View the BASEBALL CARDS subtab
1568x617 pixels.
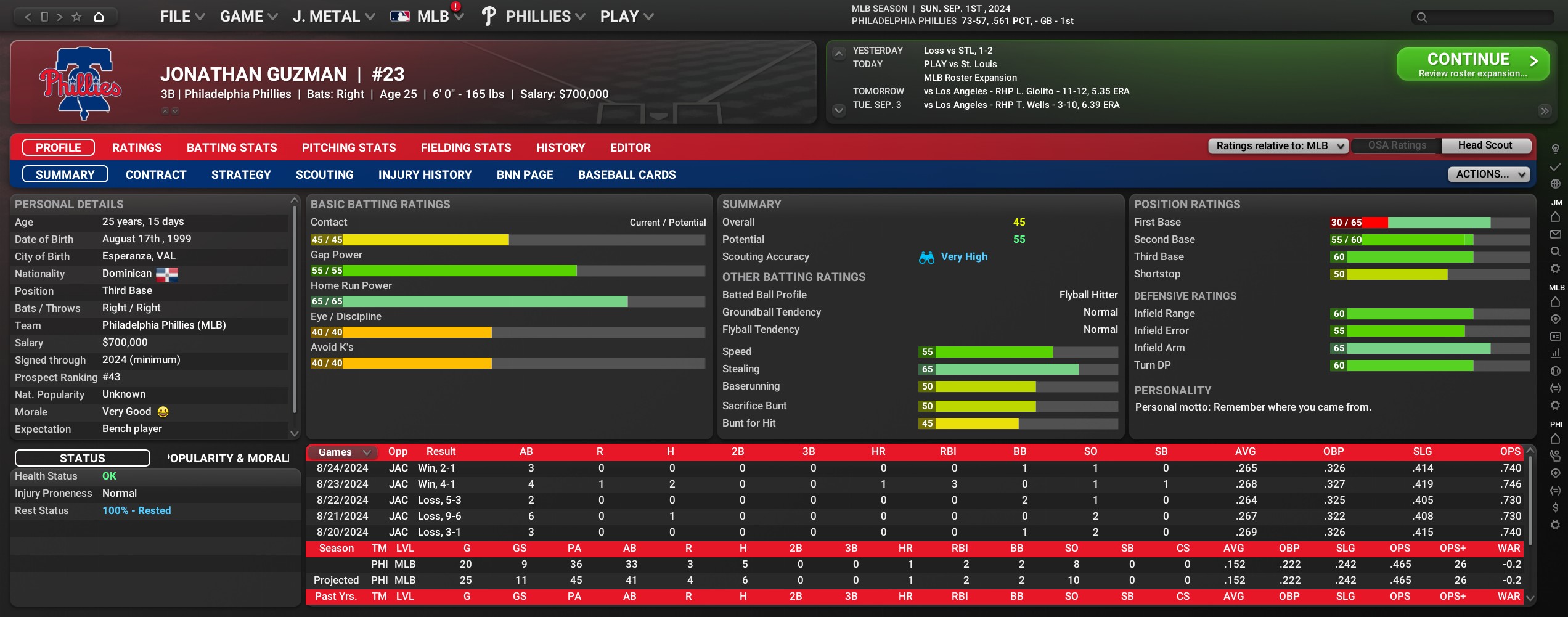pos(626,175)
